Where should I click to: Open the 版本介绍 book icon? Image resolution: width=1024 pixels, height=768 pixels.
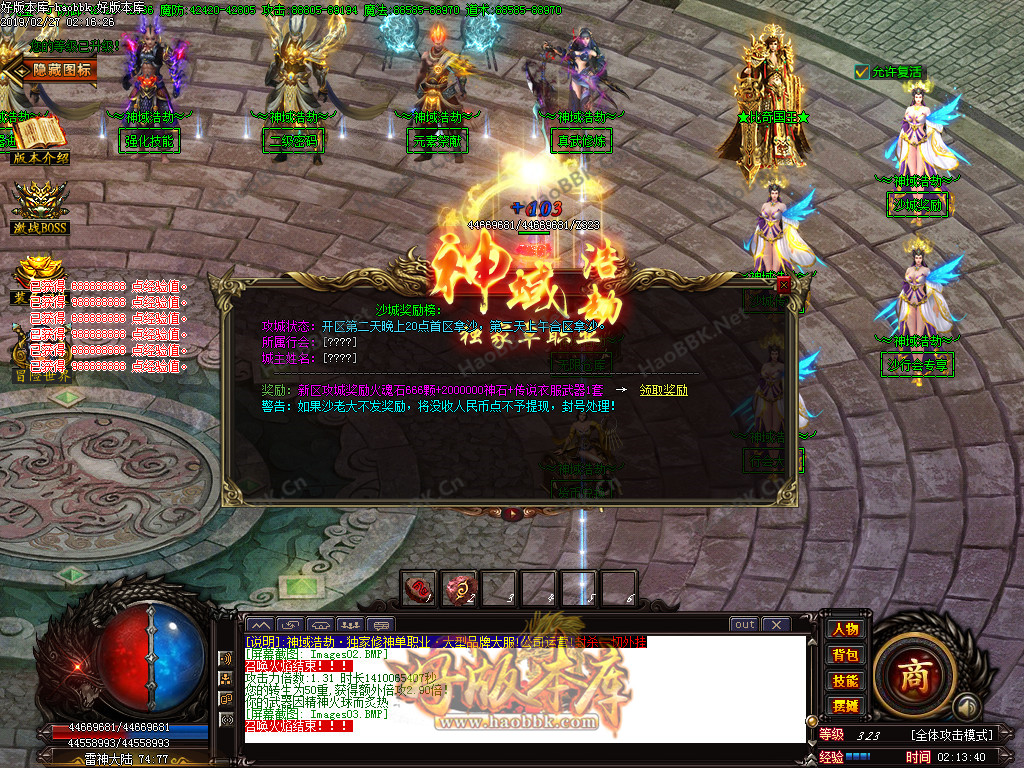point(40,137)
